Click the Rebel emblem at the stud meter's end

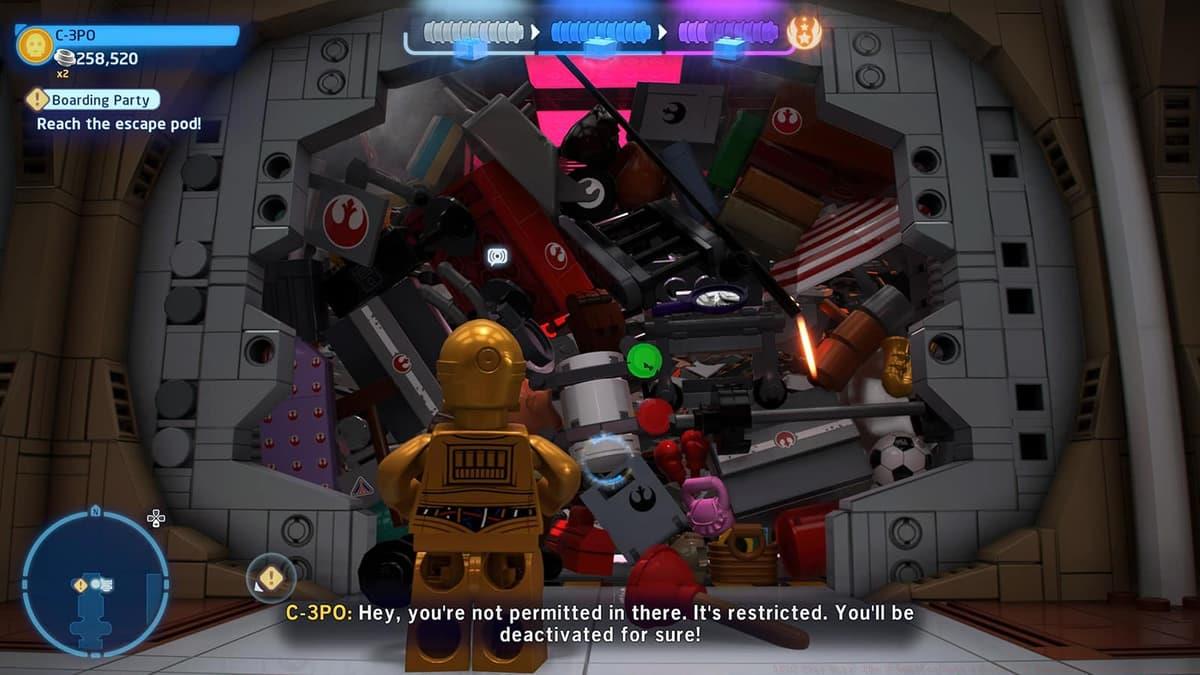tap(804, 33)
